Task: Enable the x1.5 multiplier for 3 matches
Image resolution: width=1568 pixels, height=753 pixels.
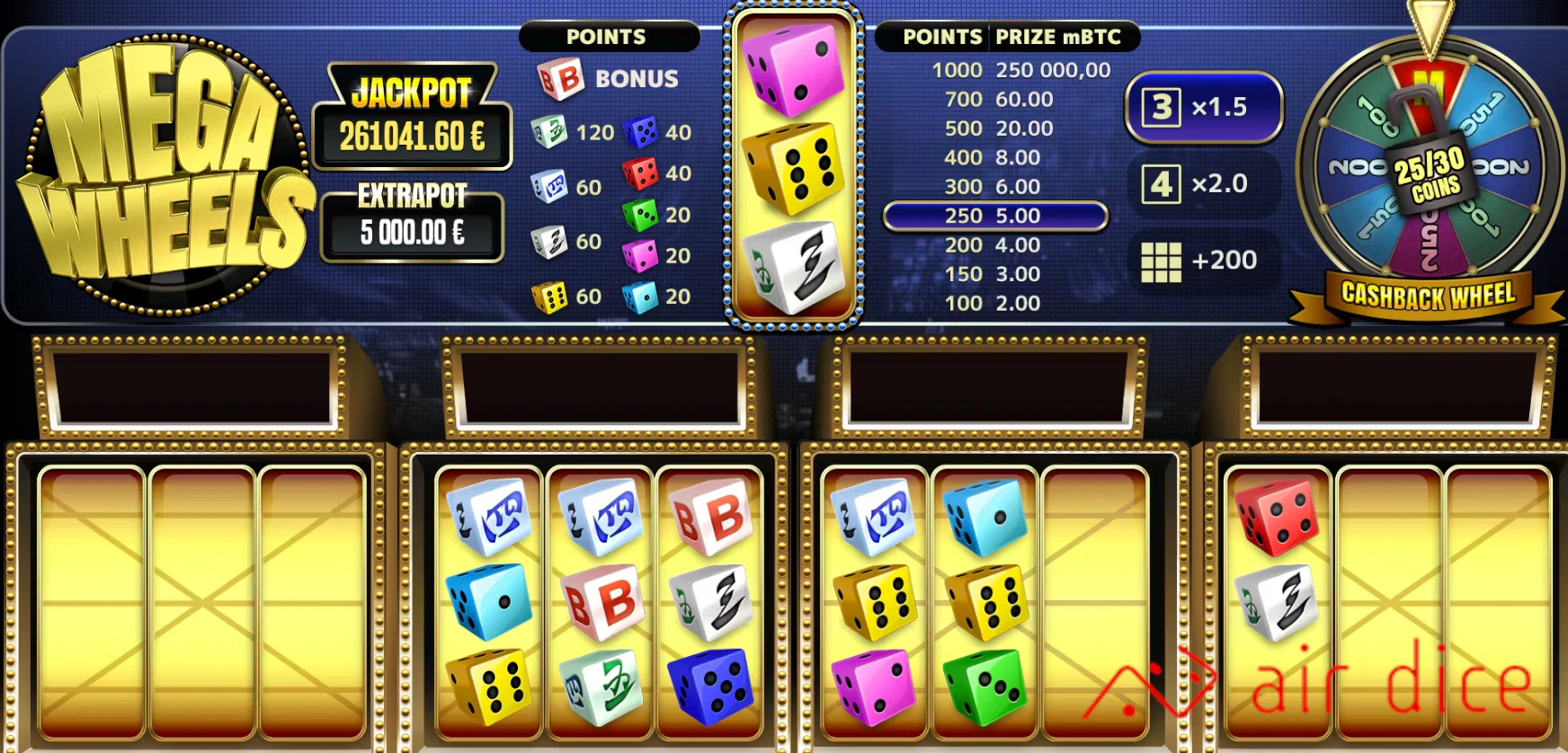Action: tap(1205, 107)
